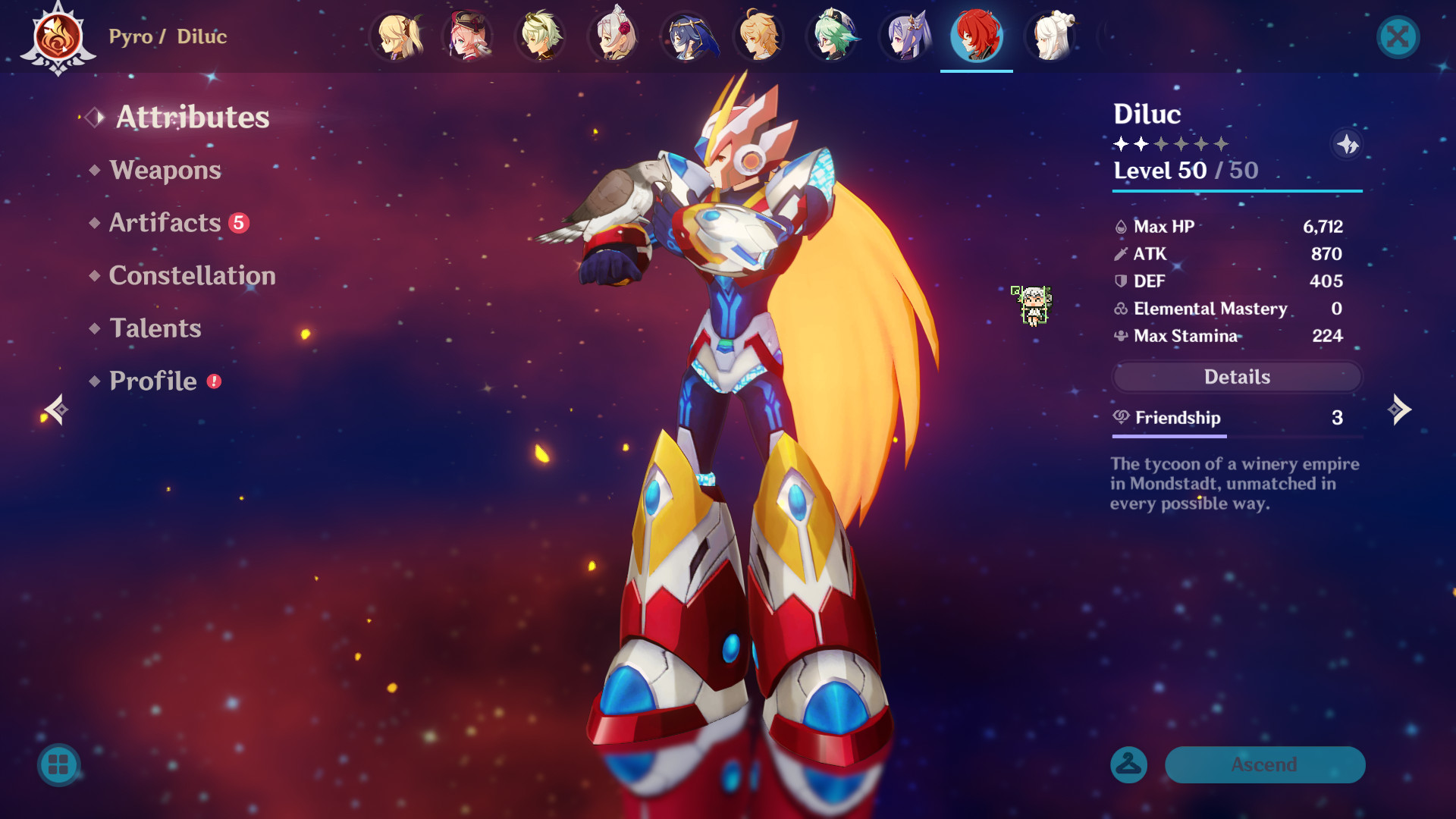Click the currently selected Diluc portrait
Image resolution: width=1456 pixels, height=819 pixels.
point(977,36)
